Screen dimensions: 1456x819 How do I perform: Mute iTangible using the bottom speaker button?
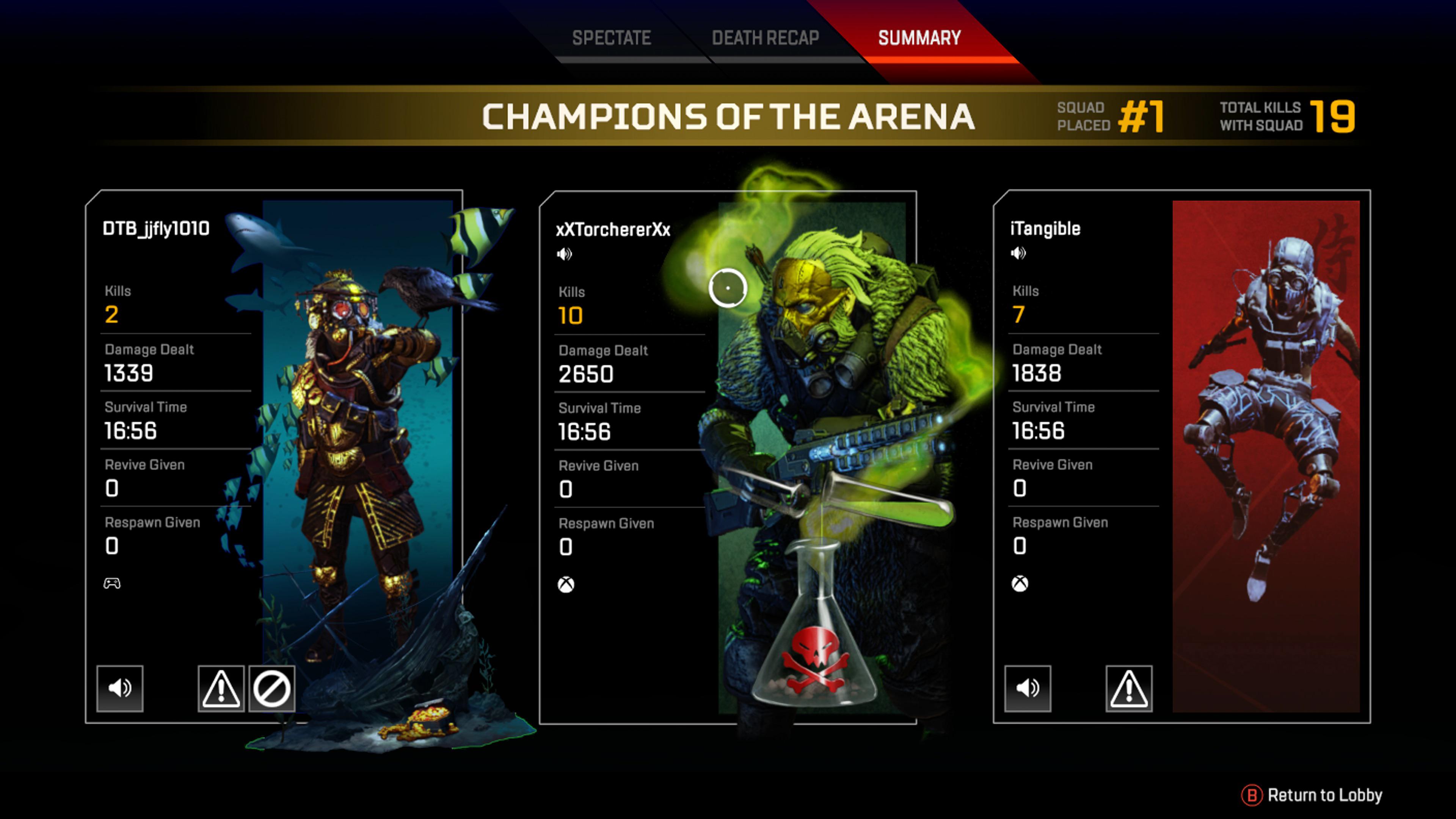coord(1028,689)
